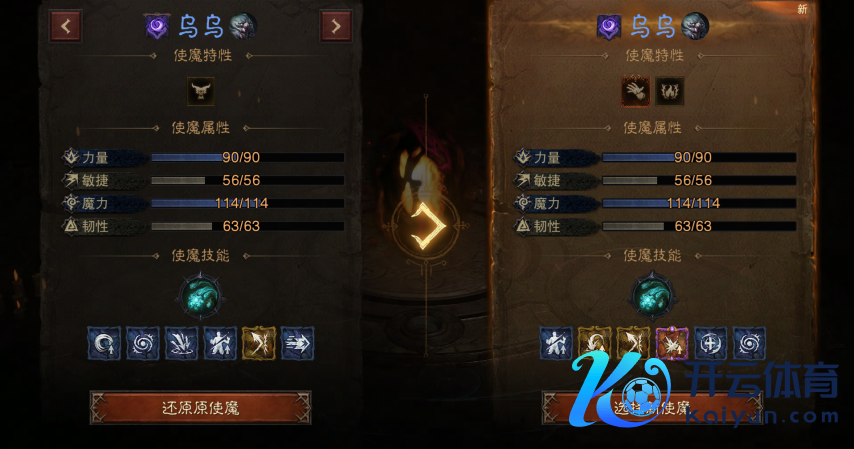854x449 pixels.
Task: Go to the previous familiar with the left arrow
Action: pyautogui.click(x=66, y=26)
